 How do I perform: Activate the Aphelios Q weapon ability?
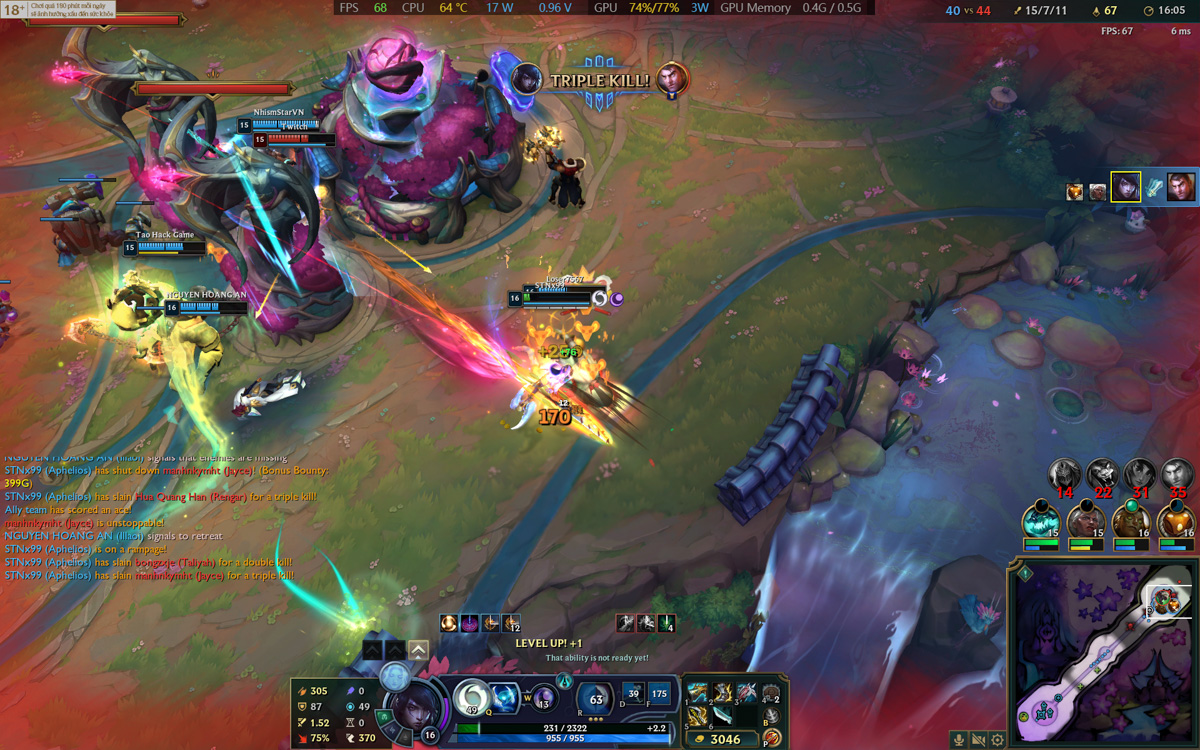[x=471, y=697]
